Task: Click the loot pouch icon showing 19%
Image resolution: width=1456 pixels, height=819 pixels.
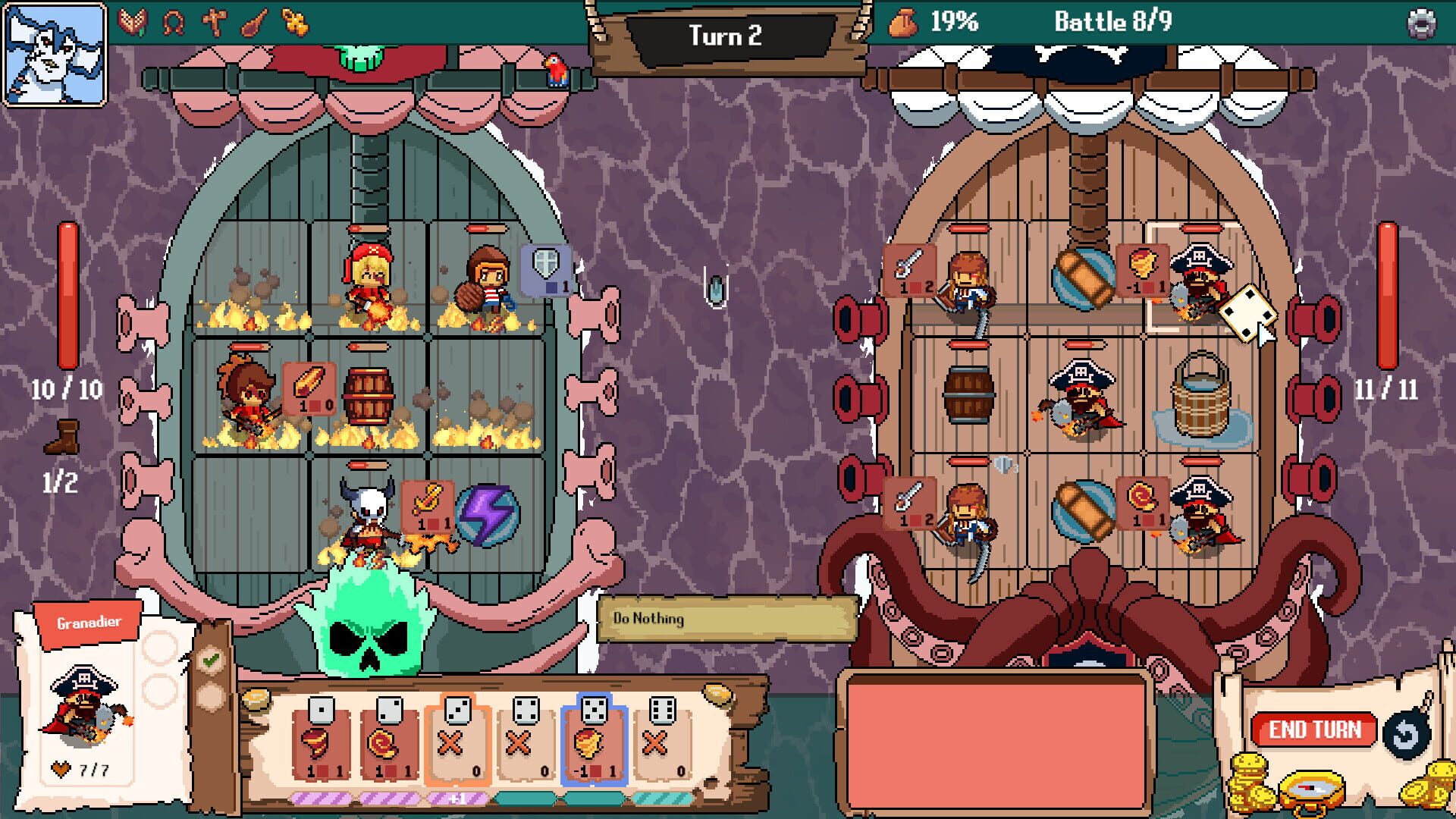Action: click(904, 23)
